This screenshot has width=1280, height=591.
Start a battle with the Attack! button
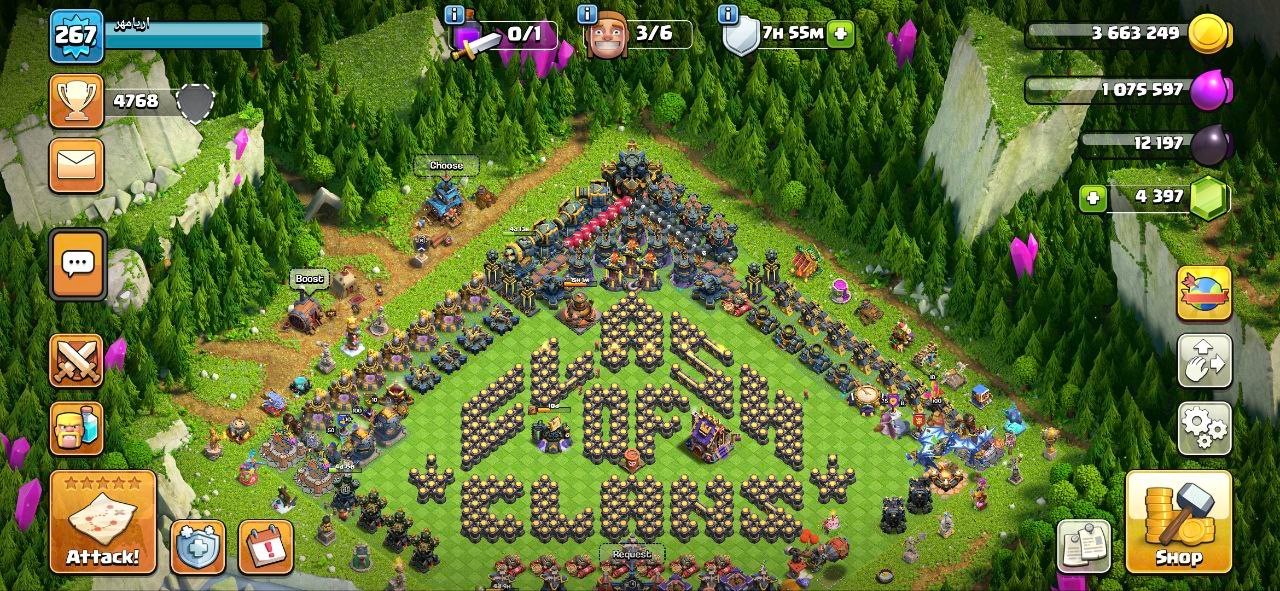103,522
